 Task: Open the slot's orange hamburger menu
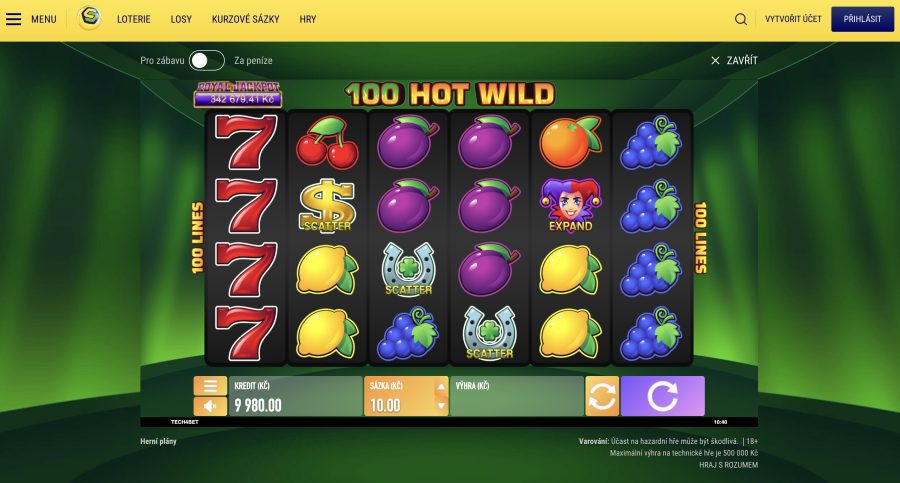click(x=210, y=386)
